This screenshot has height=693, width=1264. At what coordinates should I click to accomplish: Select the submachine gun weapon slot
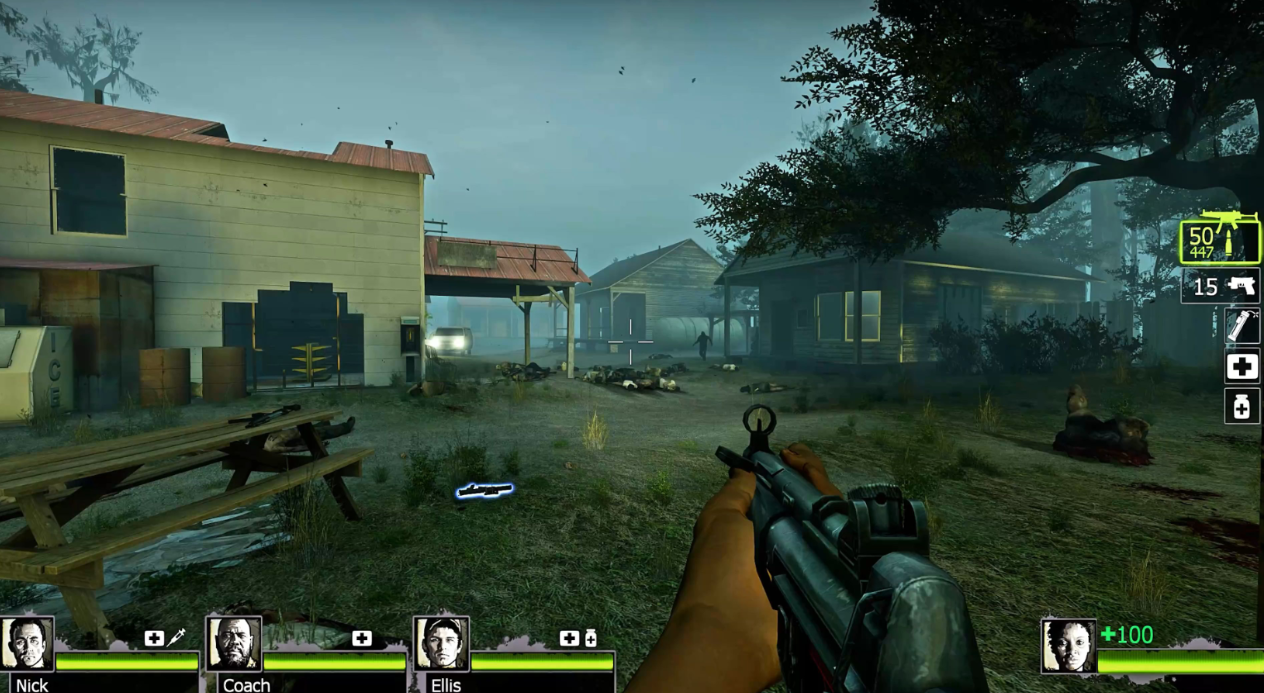(1220, 238)
